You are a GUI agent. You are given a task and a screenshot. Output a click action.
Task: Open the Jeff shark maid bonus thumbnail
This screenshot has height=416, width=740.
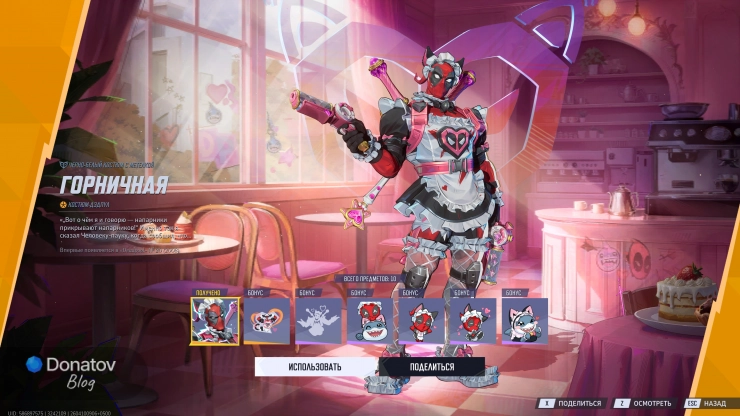(x=524, y=321)
